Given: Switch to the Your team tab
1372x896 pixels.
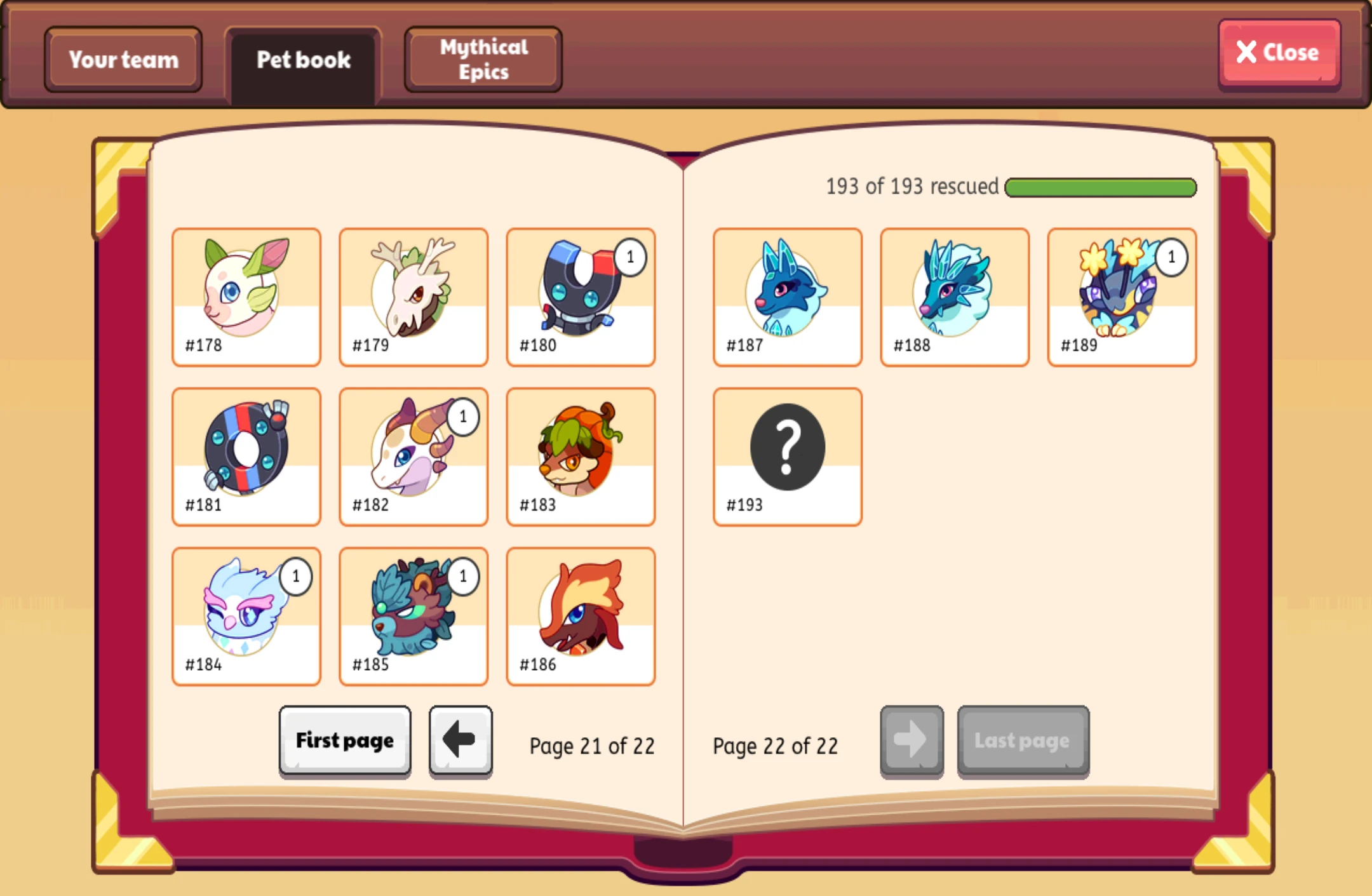Looking at the screenshot, I should pos(123,59).
